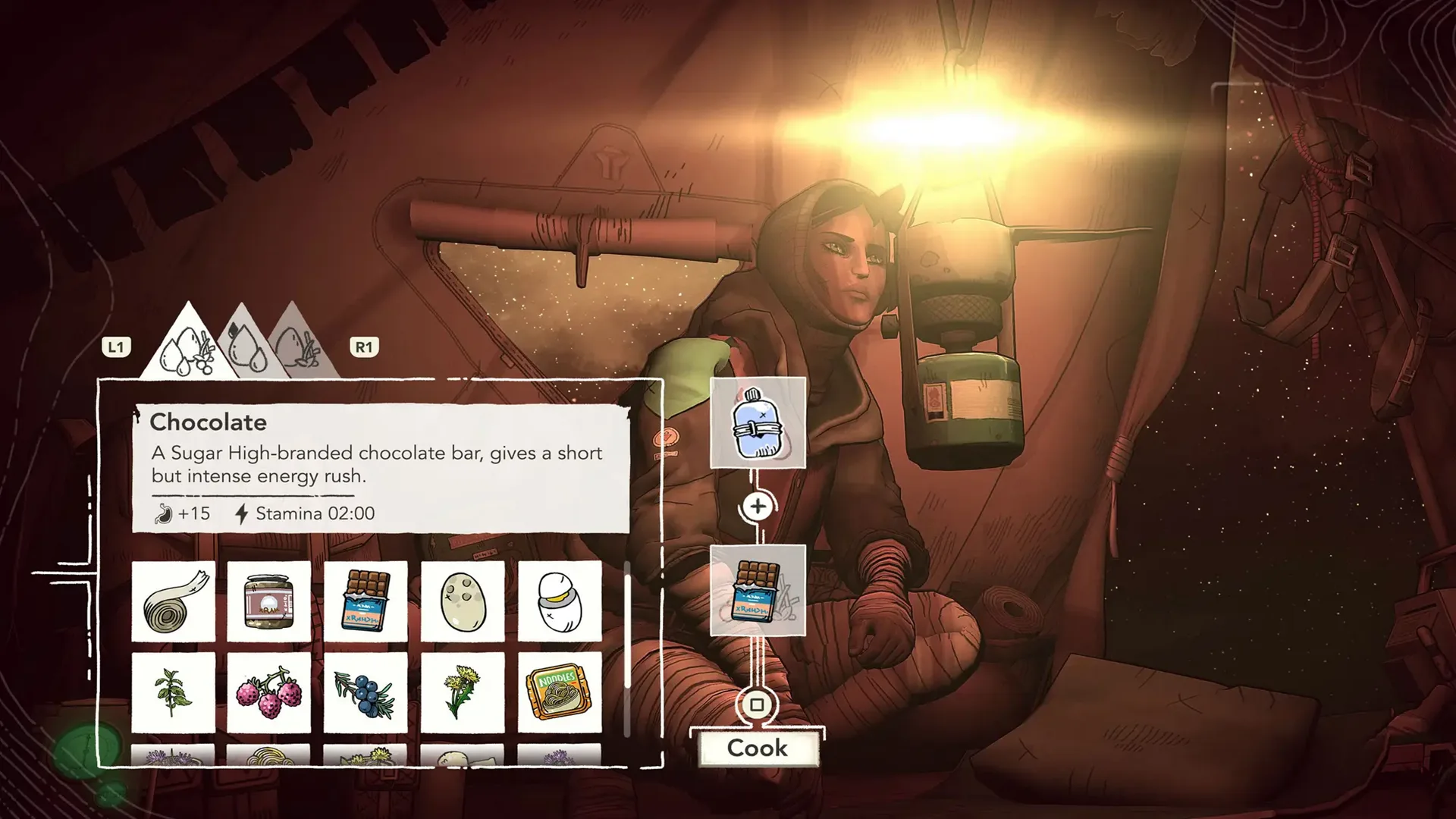The height and width of the screenshot is (819, 1456).
Task: Click the plus between the two cooking slots
Action: coord(758,507)
